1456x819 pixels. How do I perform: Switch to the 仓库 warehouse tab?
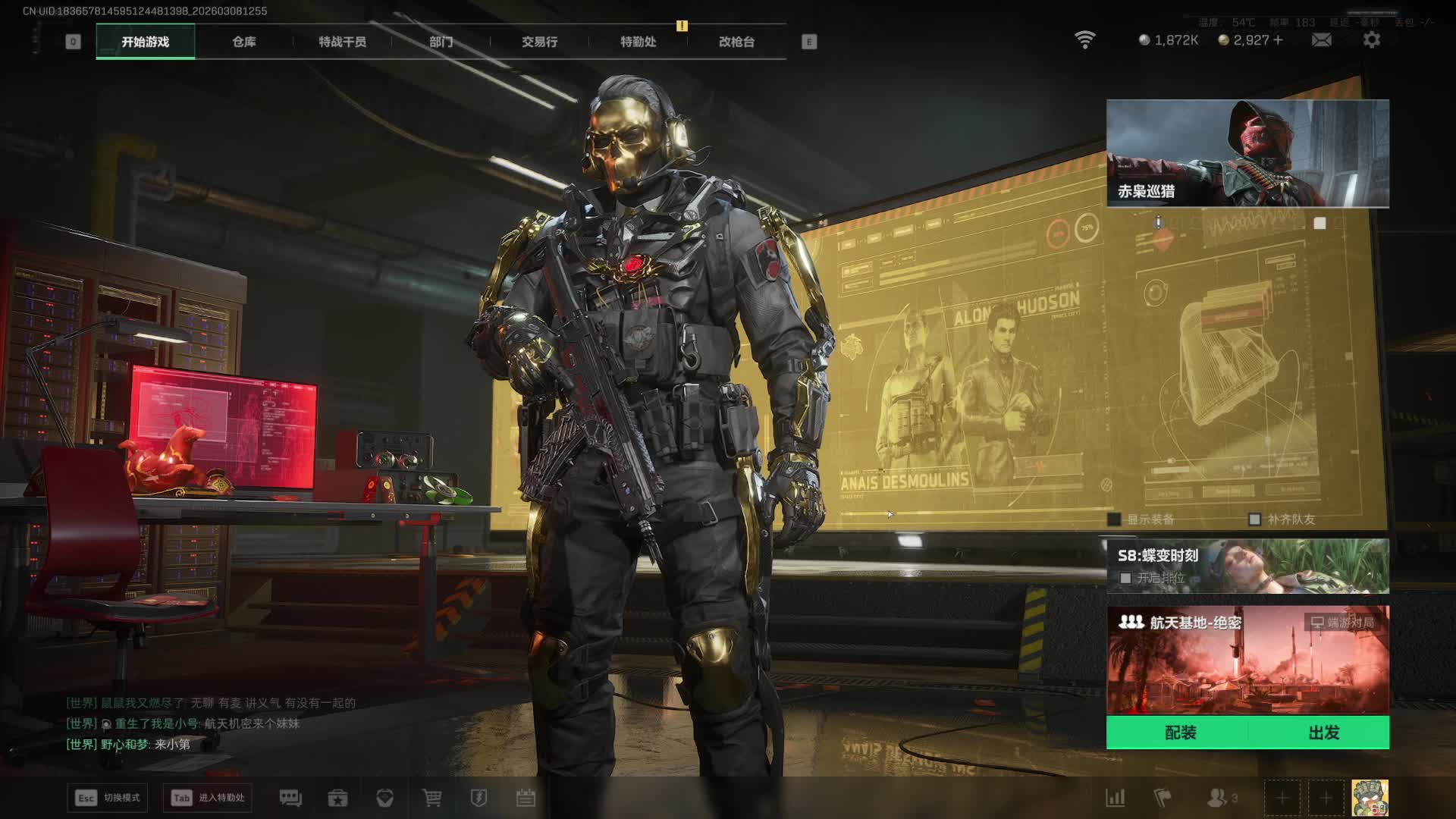point(243,42)
